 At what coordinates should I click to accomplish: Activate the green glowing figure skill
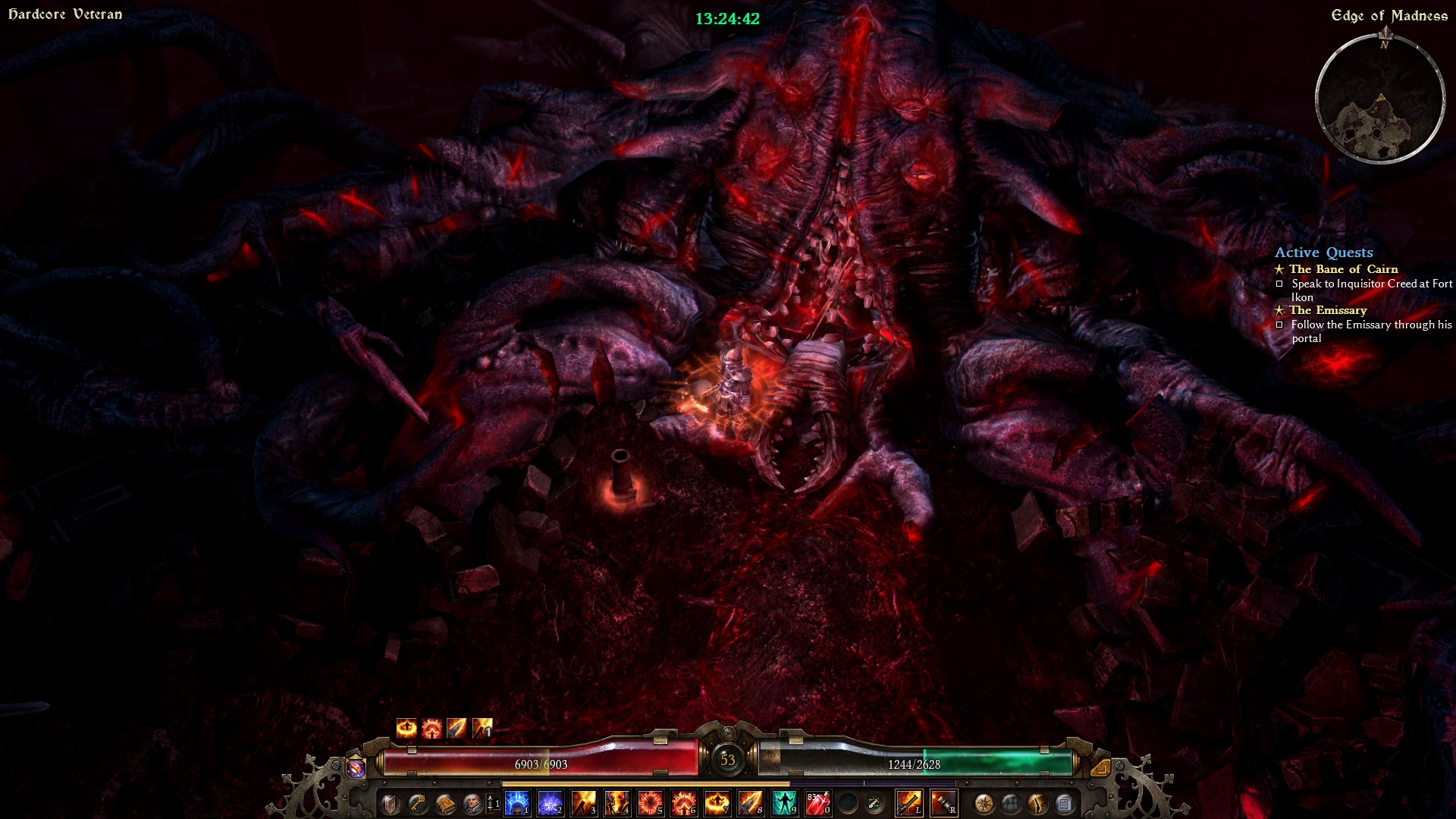tap(784, 802)
